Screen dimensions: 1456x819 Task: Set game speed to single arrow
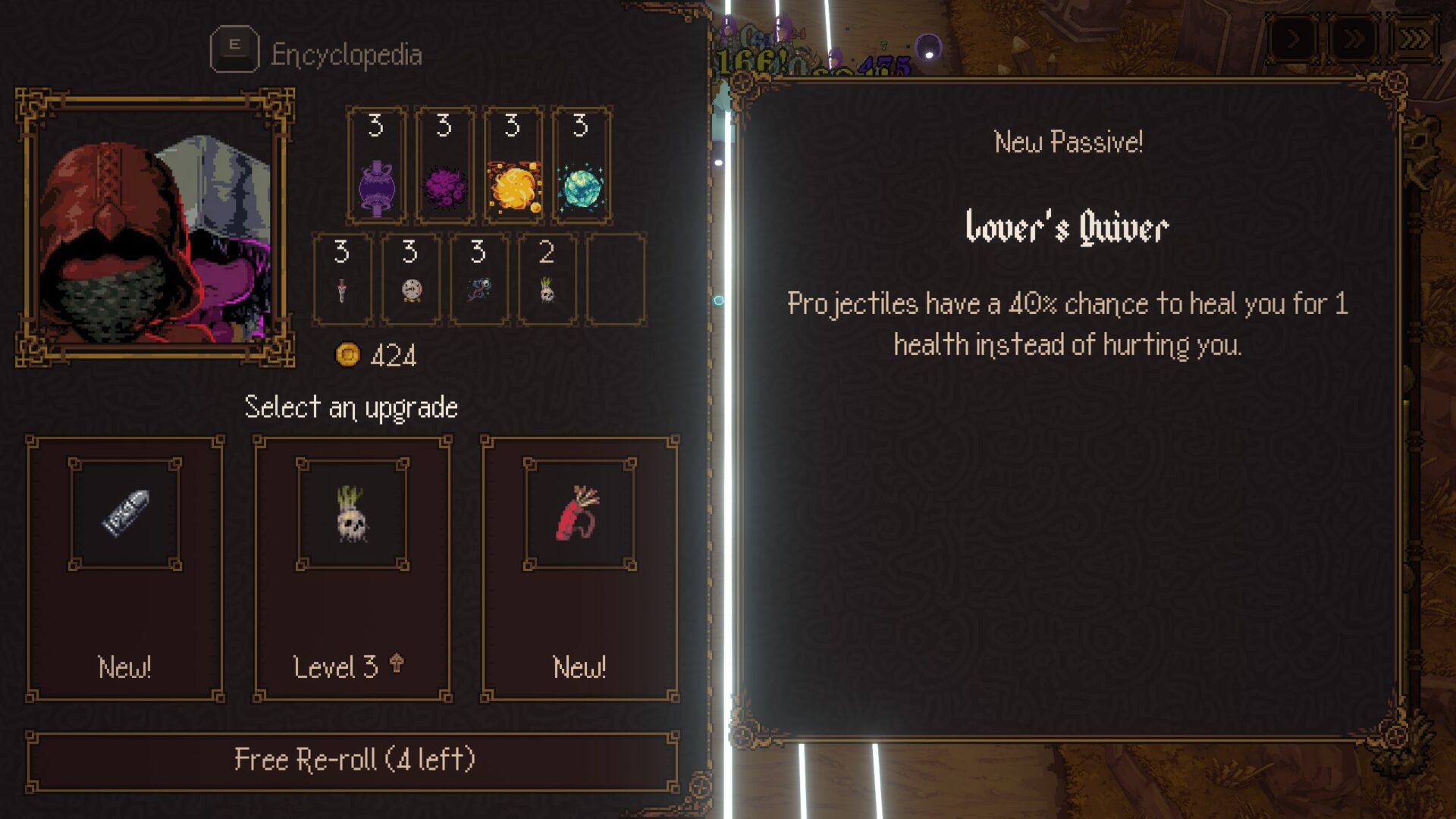[1294, 38]
